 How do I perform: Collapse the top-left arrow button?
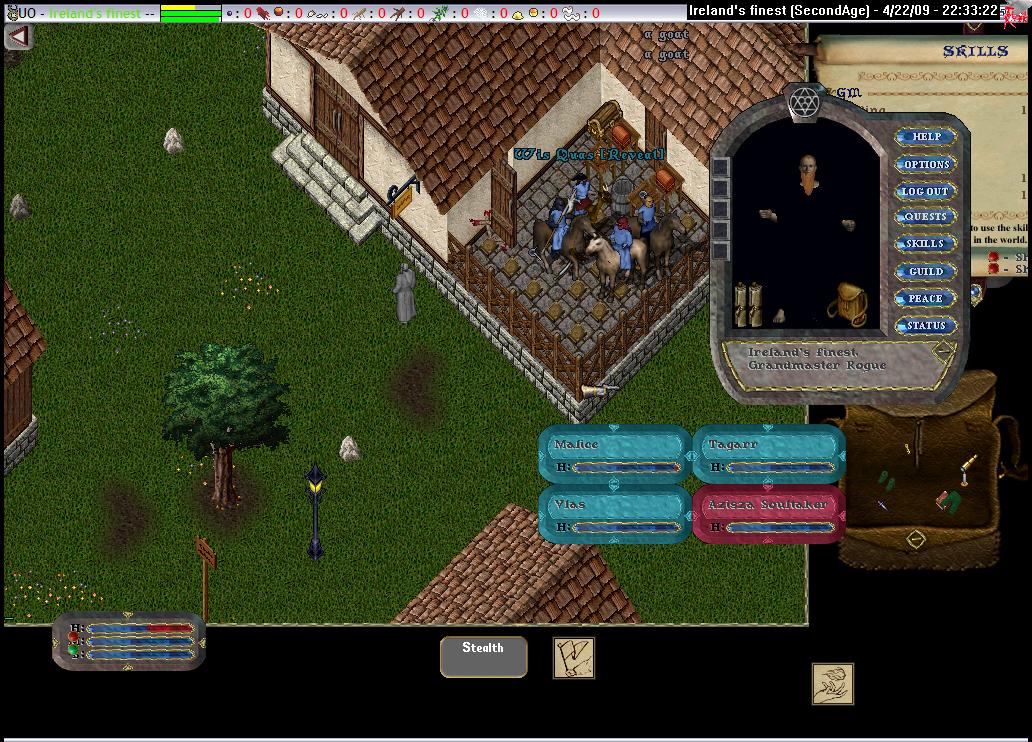[19, 36]
